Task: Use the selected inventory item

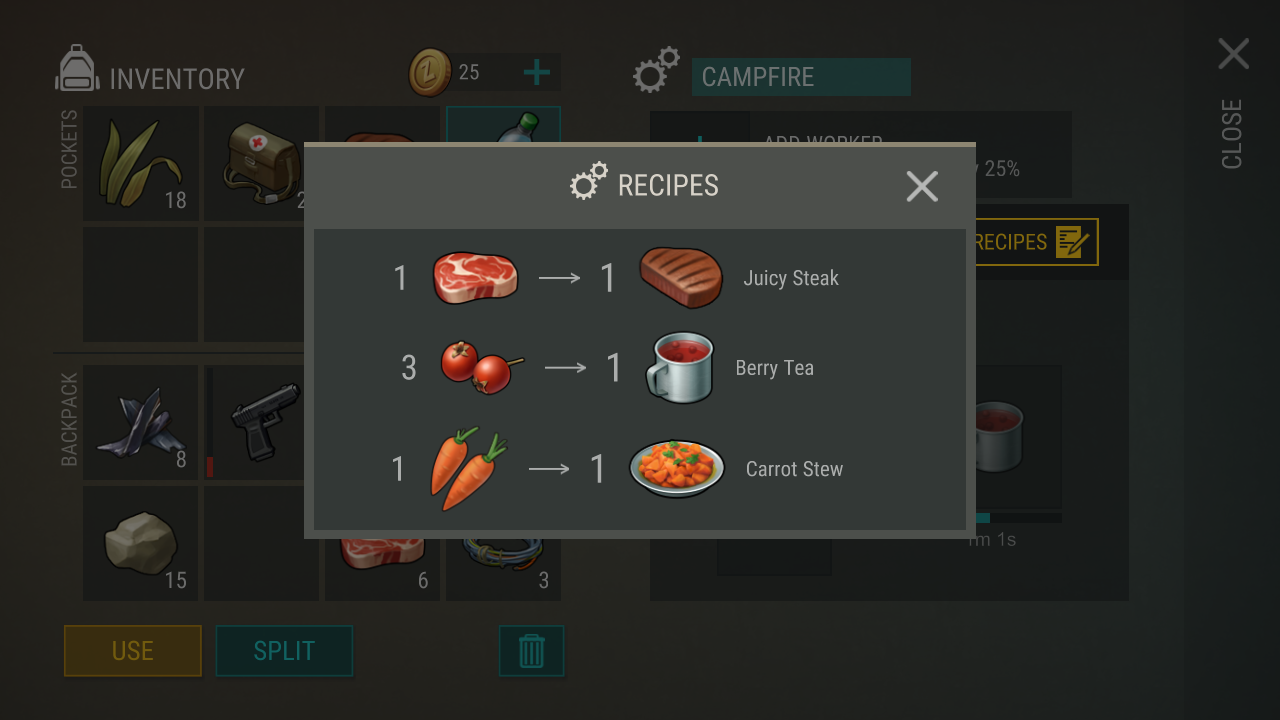Action: point(133,651)
